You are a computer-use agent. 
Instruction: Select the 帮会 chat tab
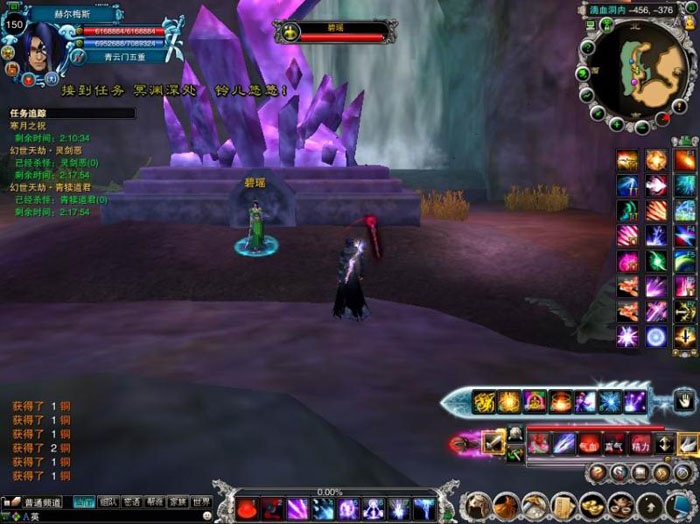(155, 502)
